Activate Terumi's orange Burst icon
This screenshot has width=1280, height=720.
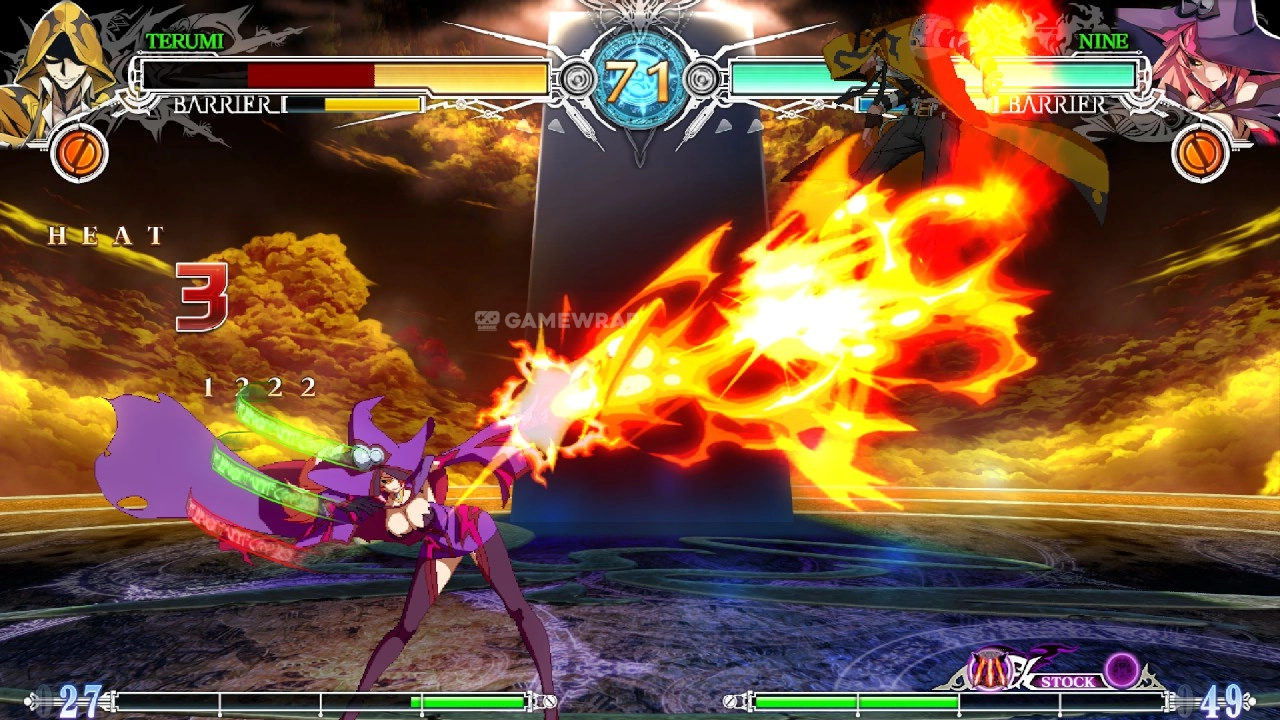click(x=78, y=154)
